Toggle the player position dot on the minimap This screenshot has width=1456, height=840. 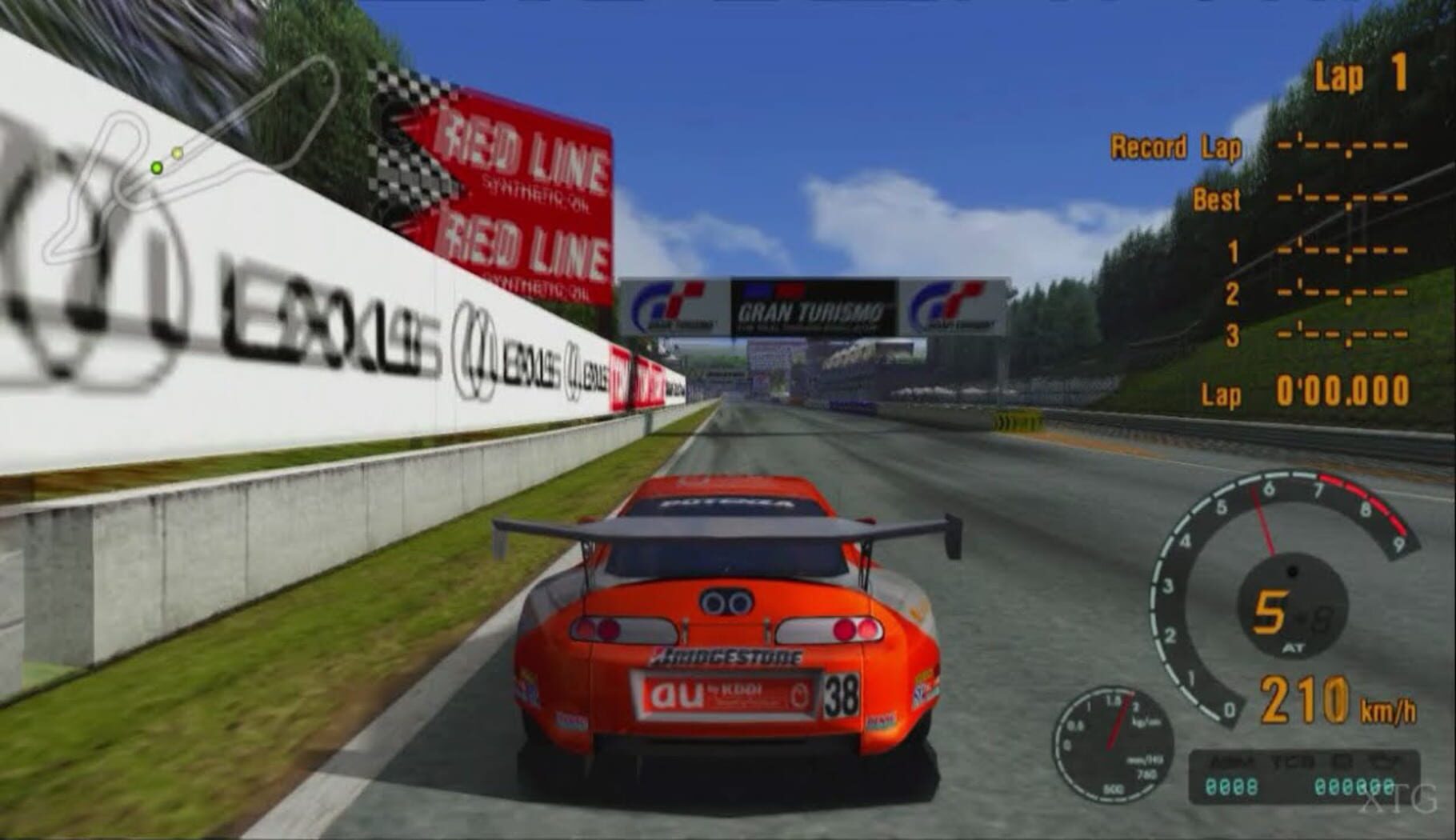point(157,167)
